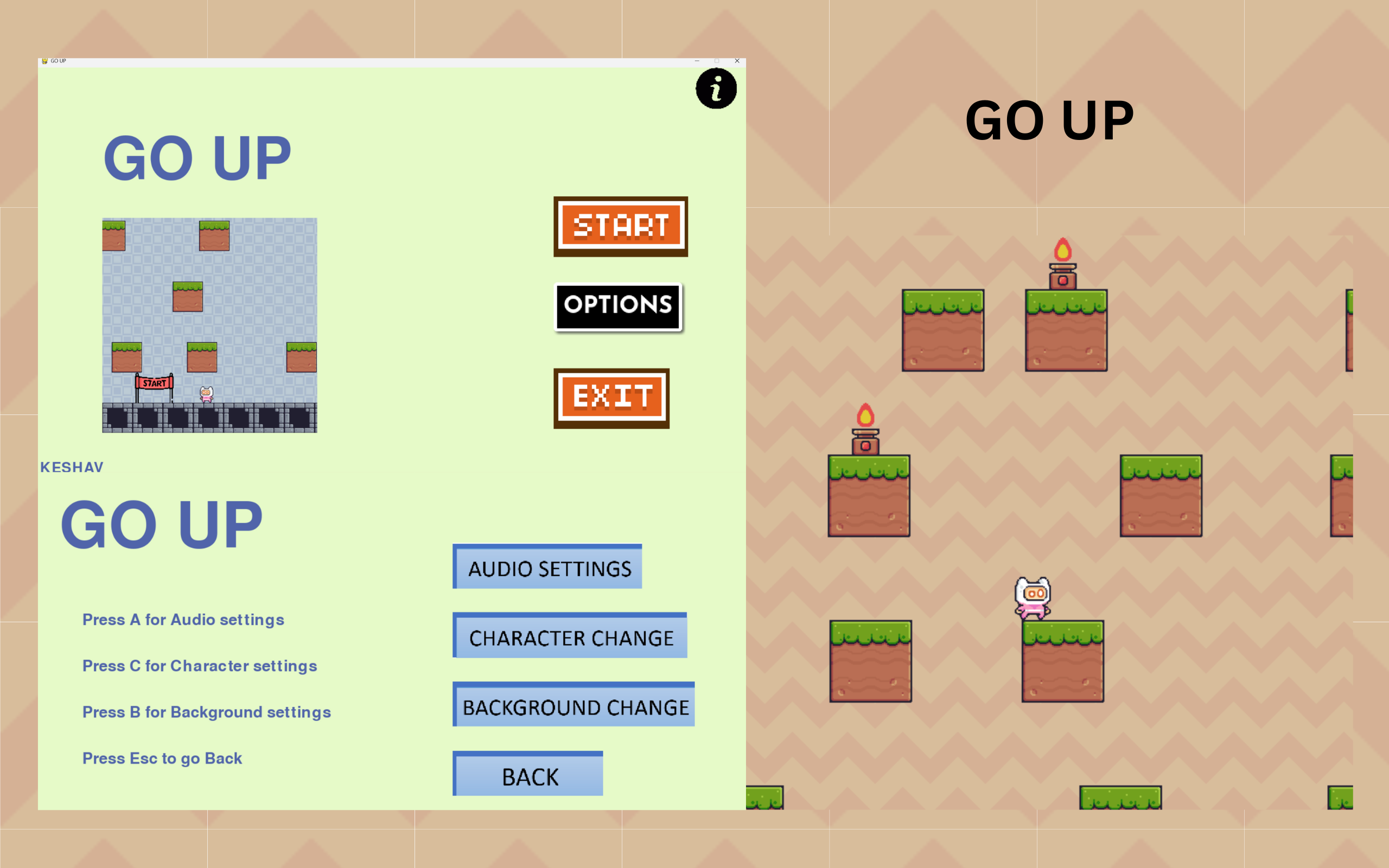Show the game info icon

pos(716,88)
